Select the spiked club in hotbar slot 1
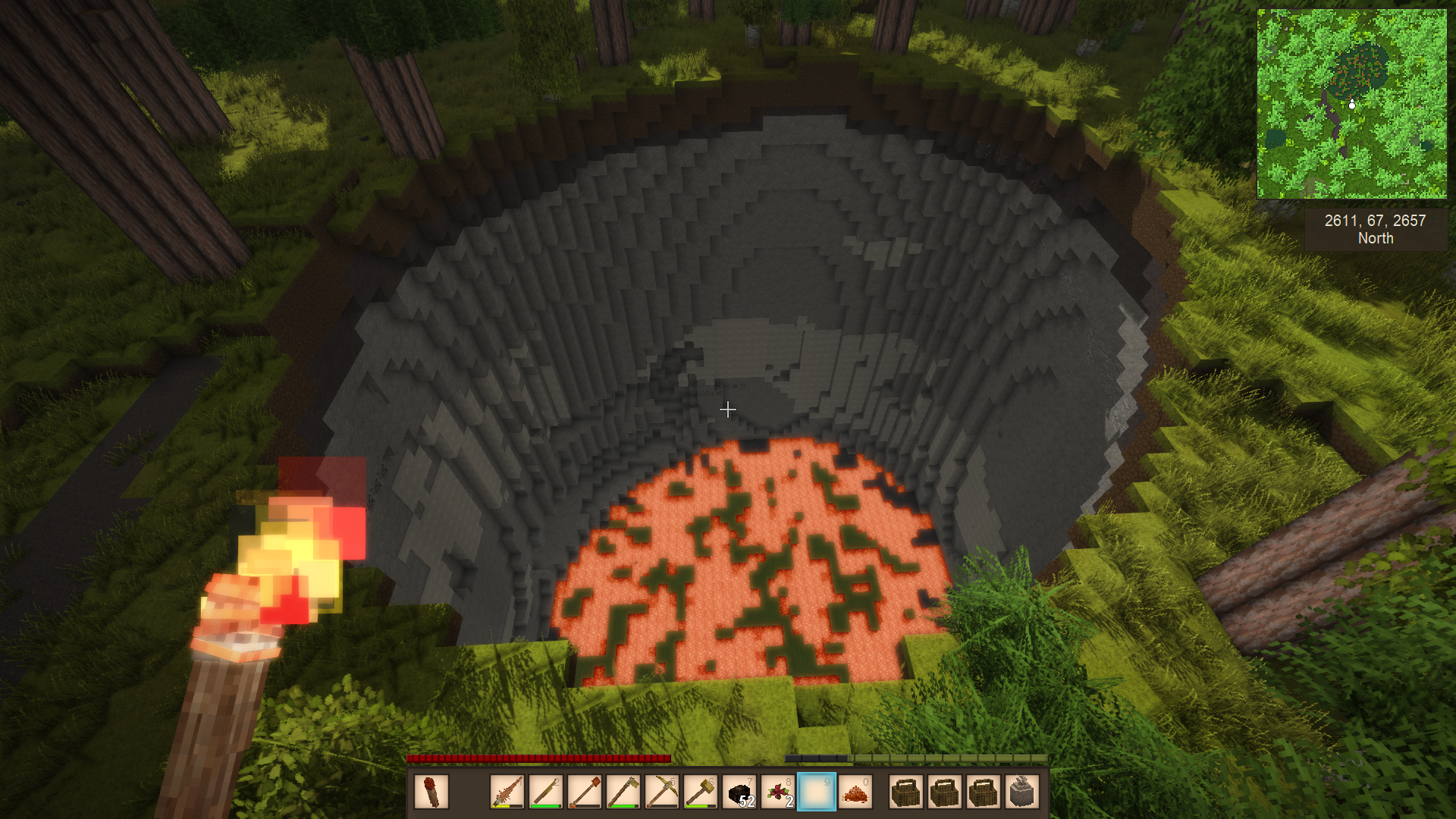The width and height of the screenshot is (1456, 819). [507, 792]
